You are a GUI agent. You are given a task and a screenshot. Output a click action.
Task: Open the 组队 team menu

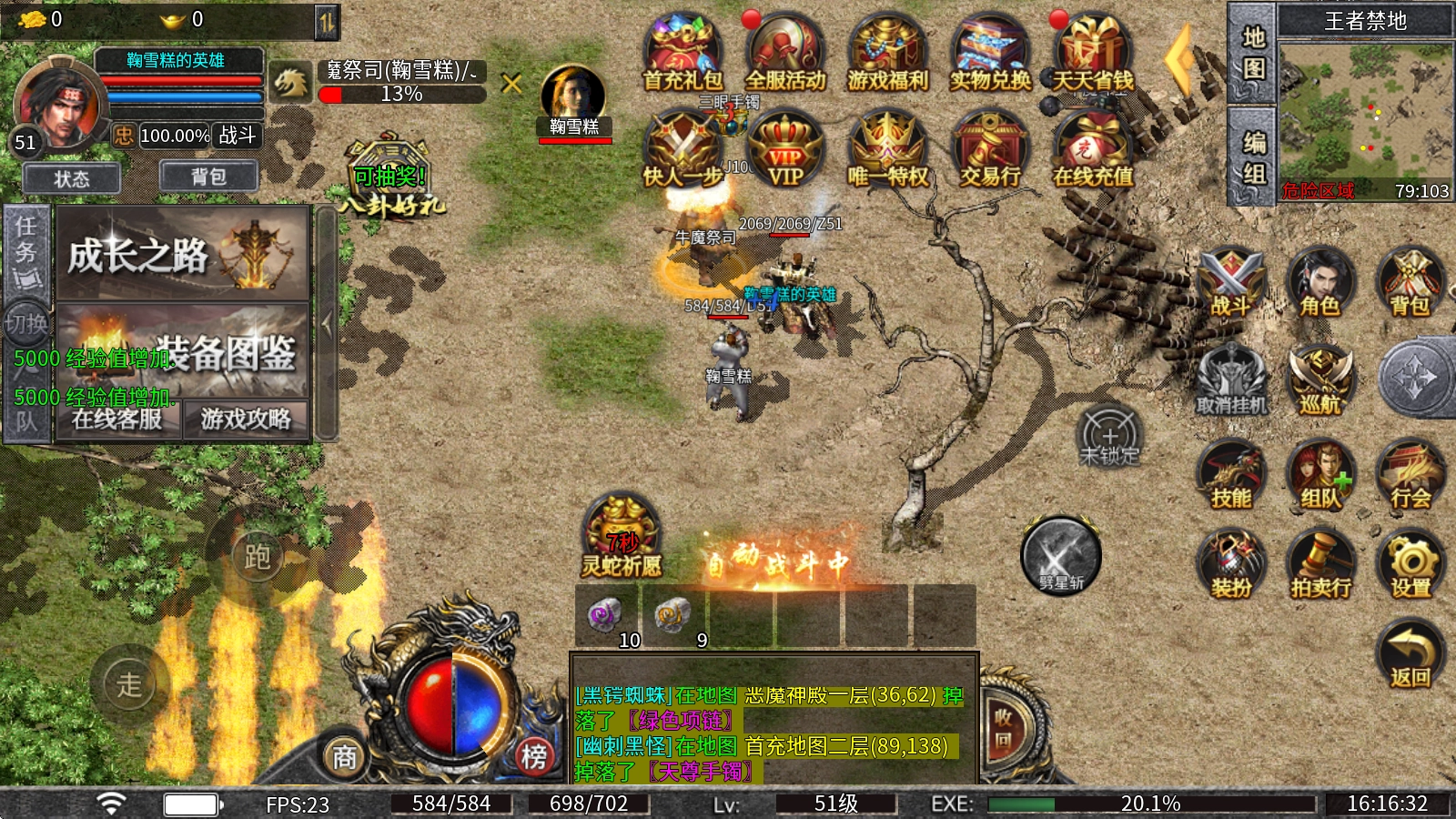pos(1319,474)
